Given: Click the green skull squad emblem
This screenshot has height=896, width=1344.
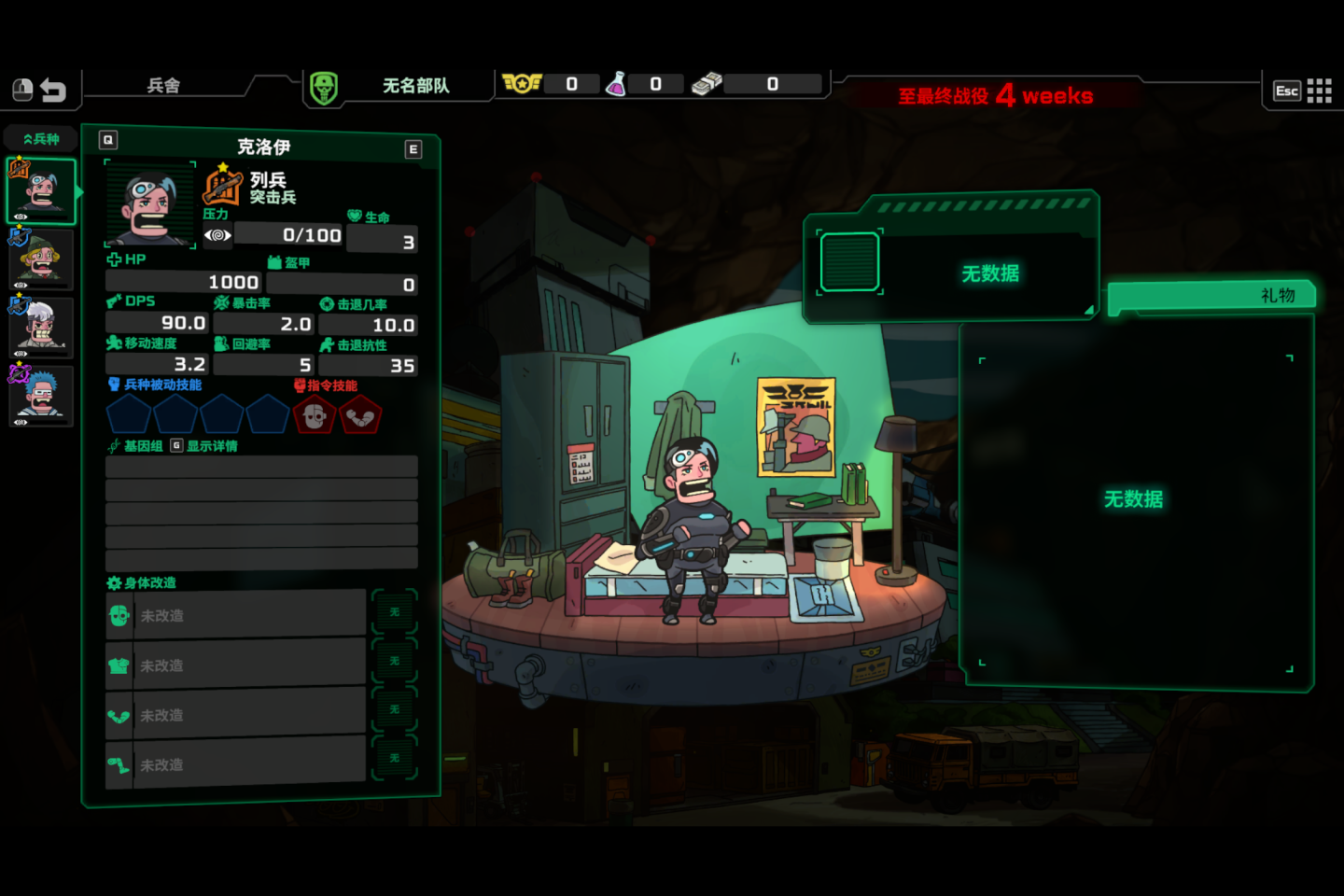Looking at the screenshot, I should (324, 89).
